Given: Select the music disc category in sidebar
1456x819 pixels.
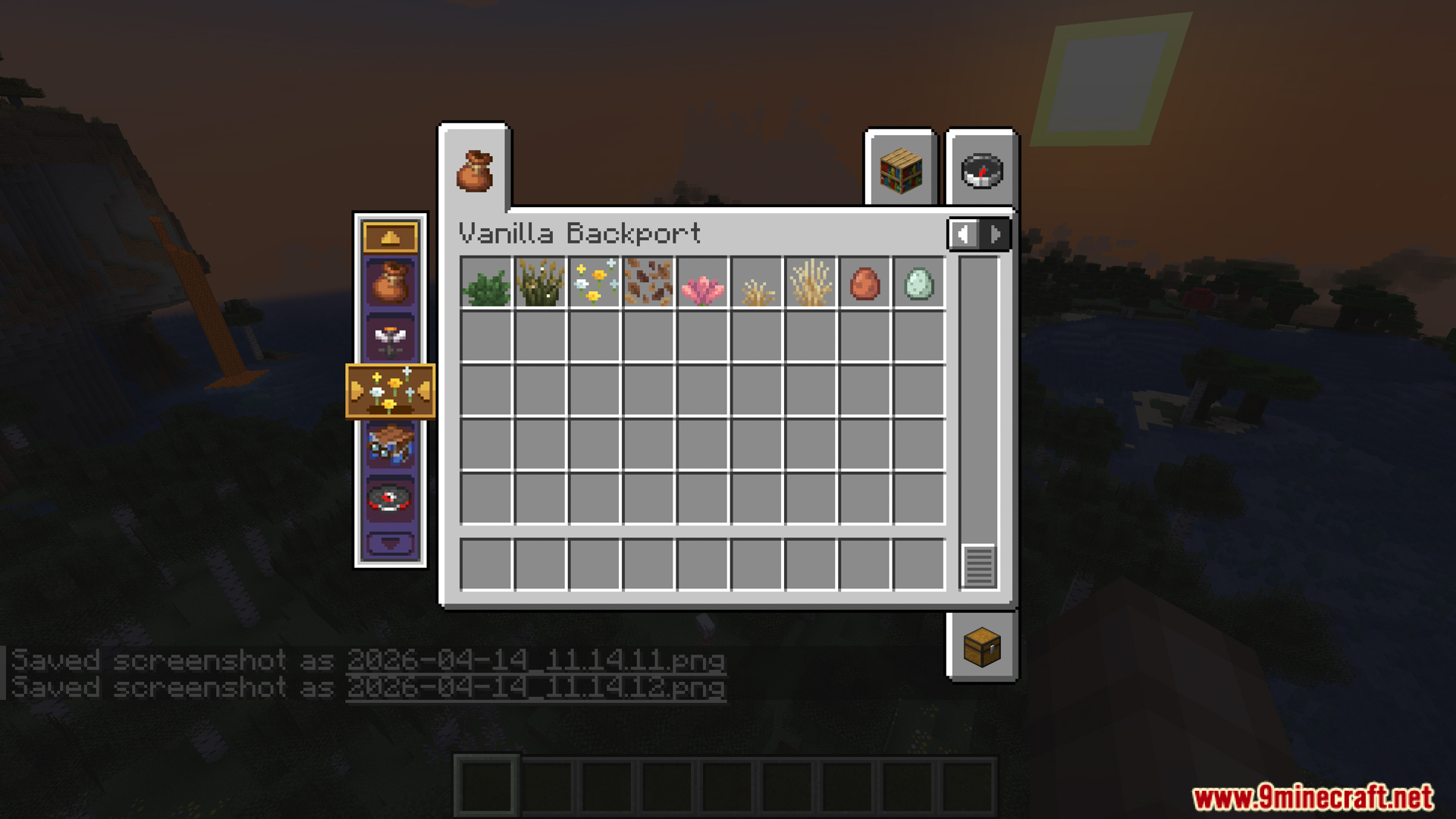Looking at the screenshot, I should (x=389, y=497).
